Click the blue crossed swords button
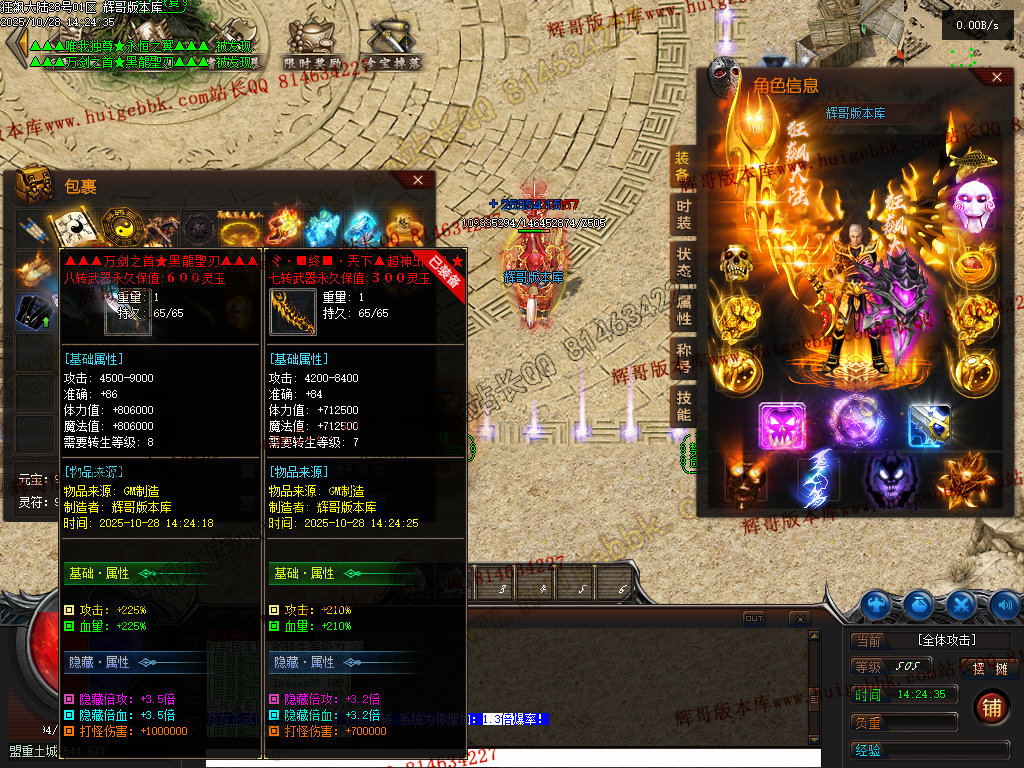This screenshot has width=1024, height=768. 961,604
